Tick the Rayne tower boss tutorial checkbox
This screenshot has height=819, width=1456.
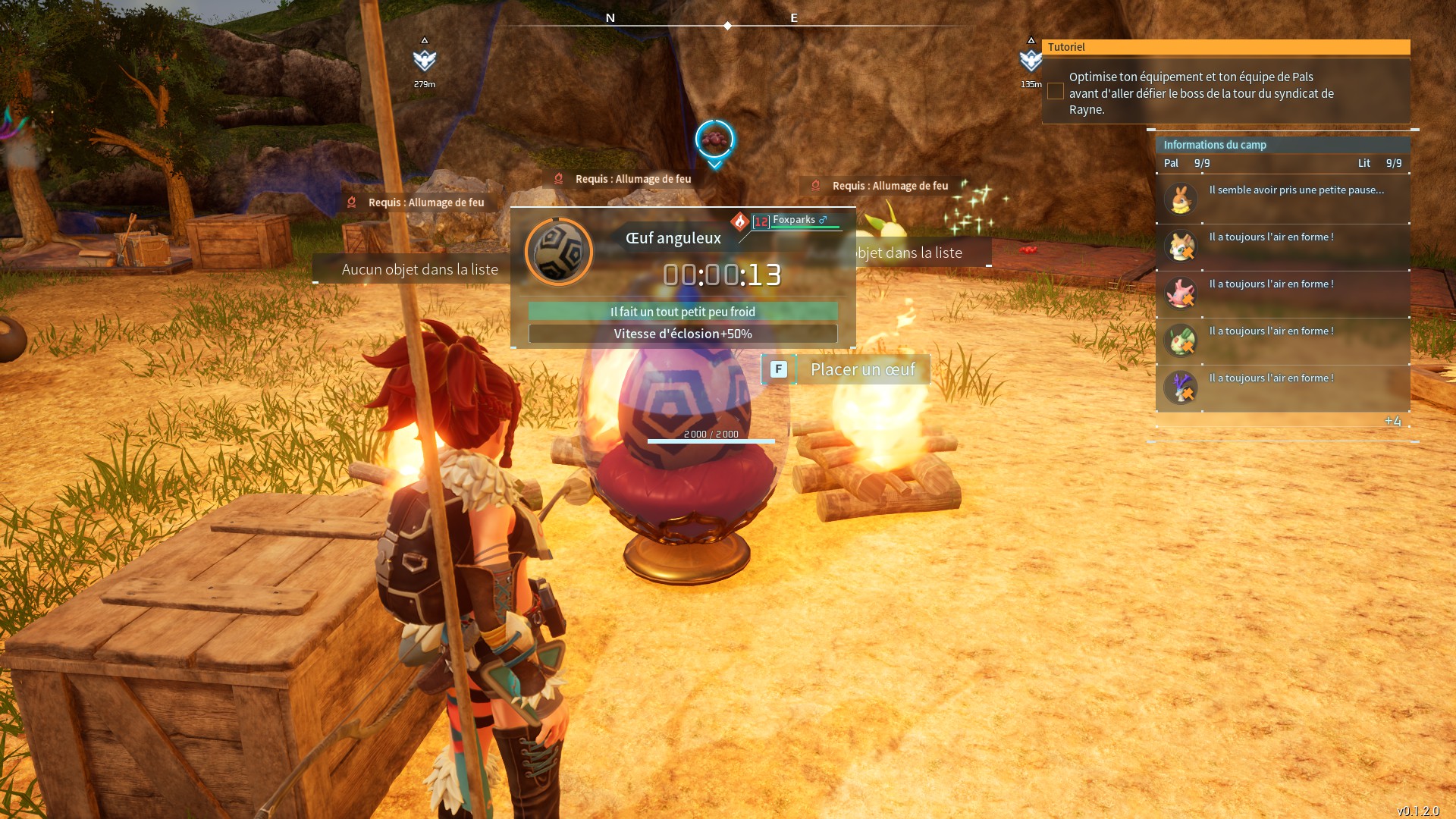pos(1055,92)
